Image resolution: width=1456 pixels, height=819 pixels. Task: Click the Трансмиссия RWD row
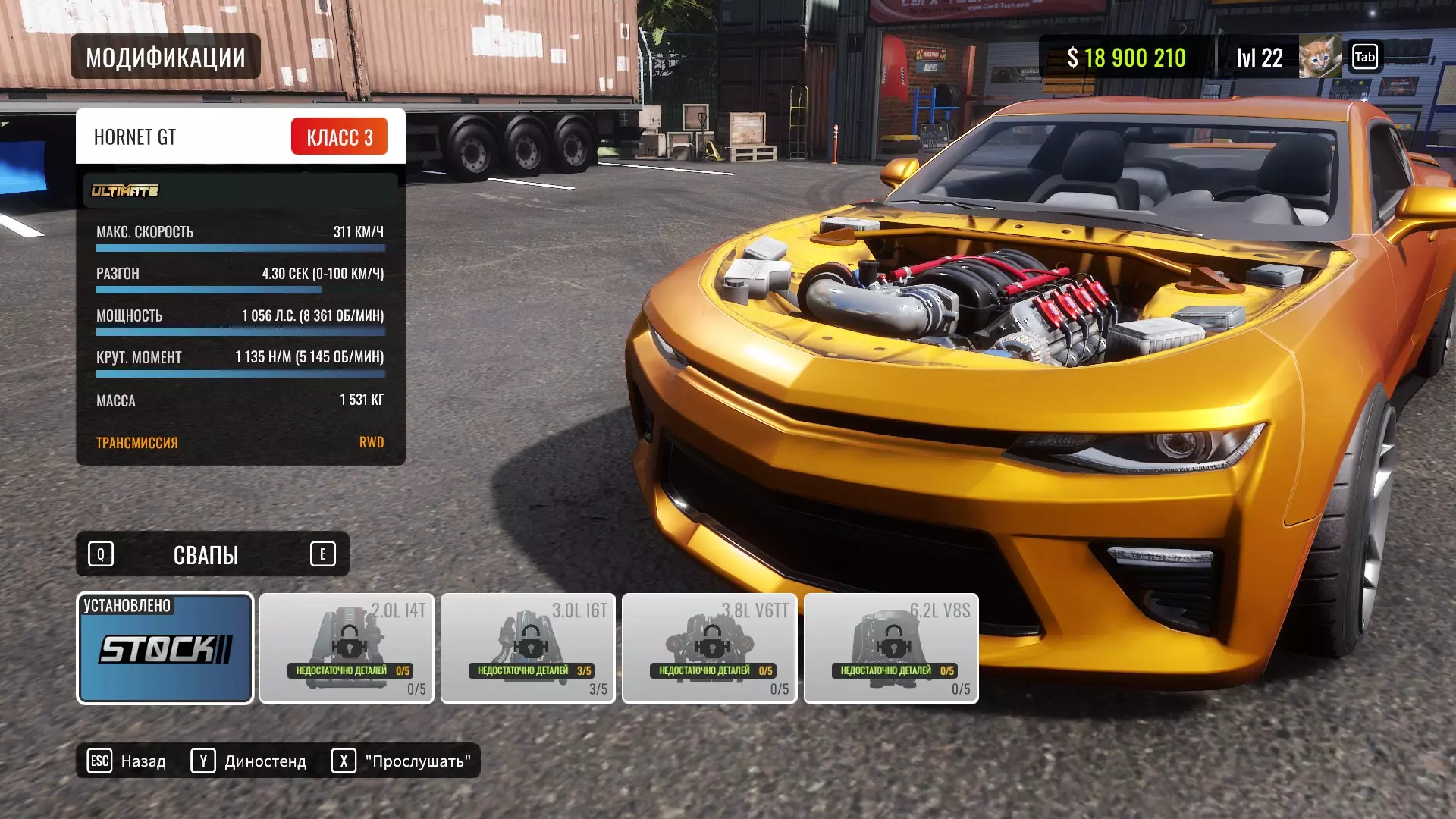[240, 442]
